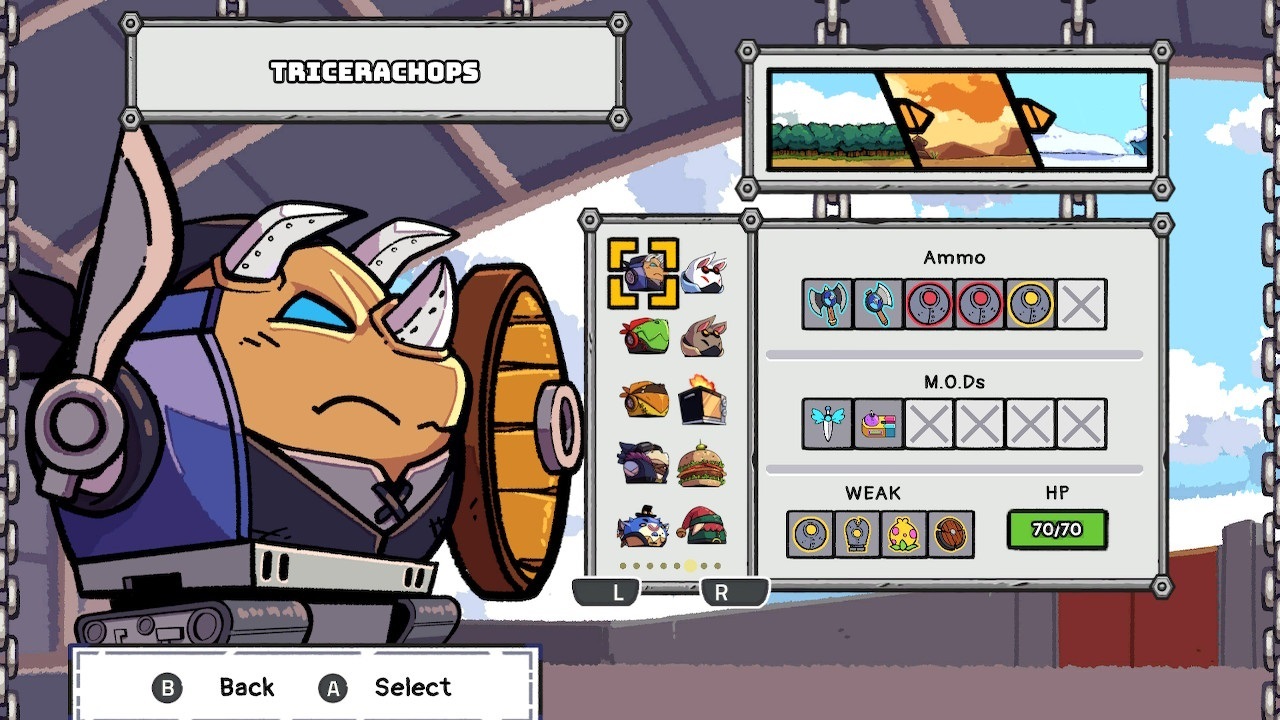1280x720 pixels.
Task: Select the desert stage in the banner
Action: tap(960, 119)
